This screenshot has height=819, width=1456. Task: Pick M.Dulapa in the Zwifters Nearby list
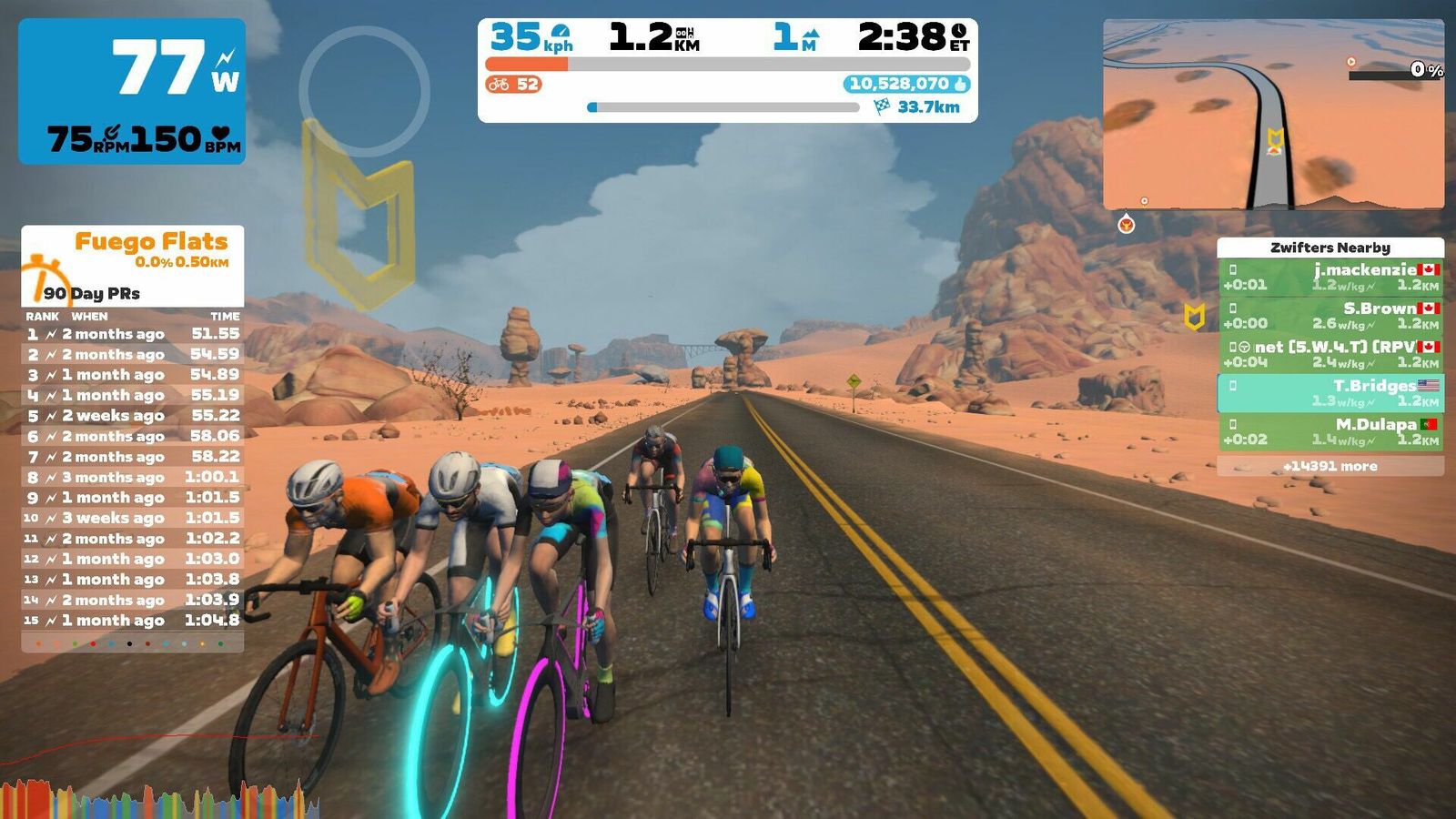[1330, 431]
